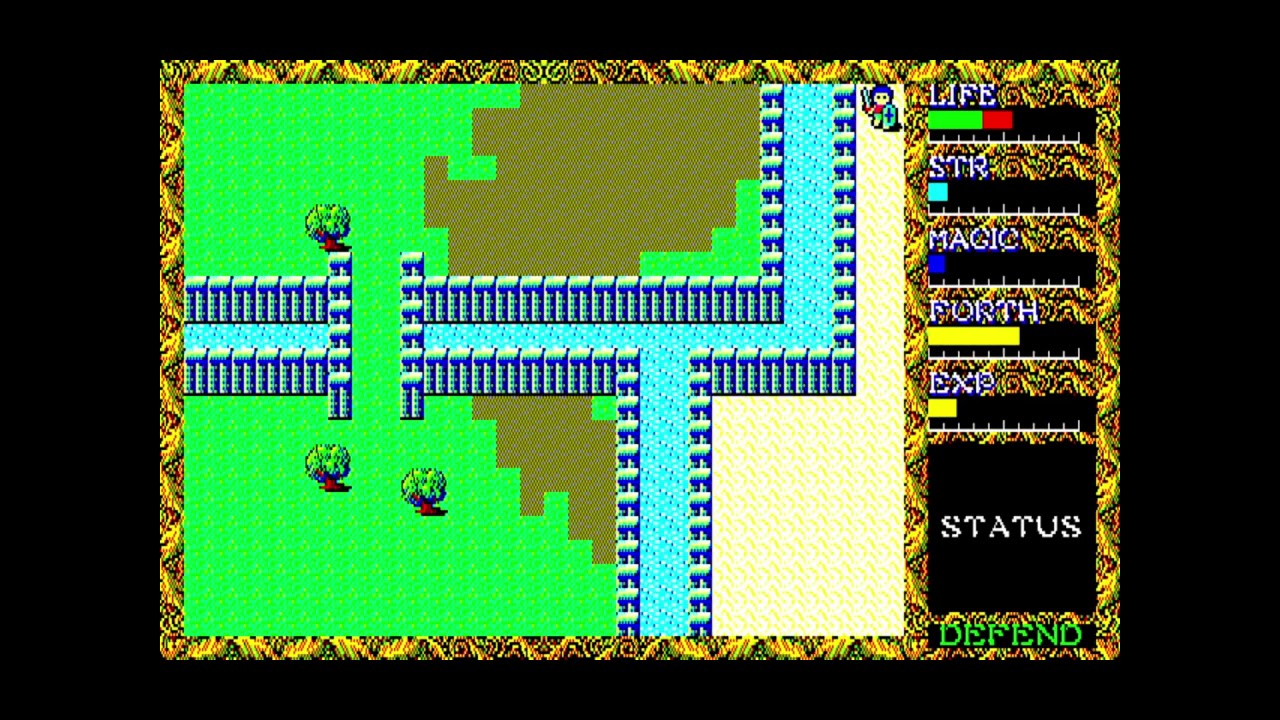Click the LIFE label in the sidebar
The height and width of the screenshot is (720, 1280).
[x=960, y=96]
